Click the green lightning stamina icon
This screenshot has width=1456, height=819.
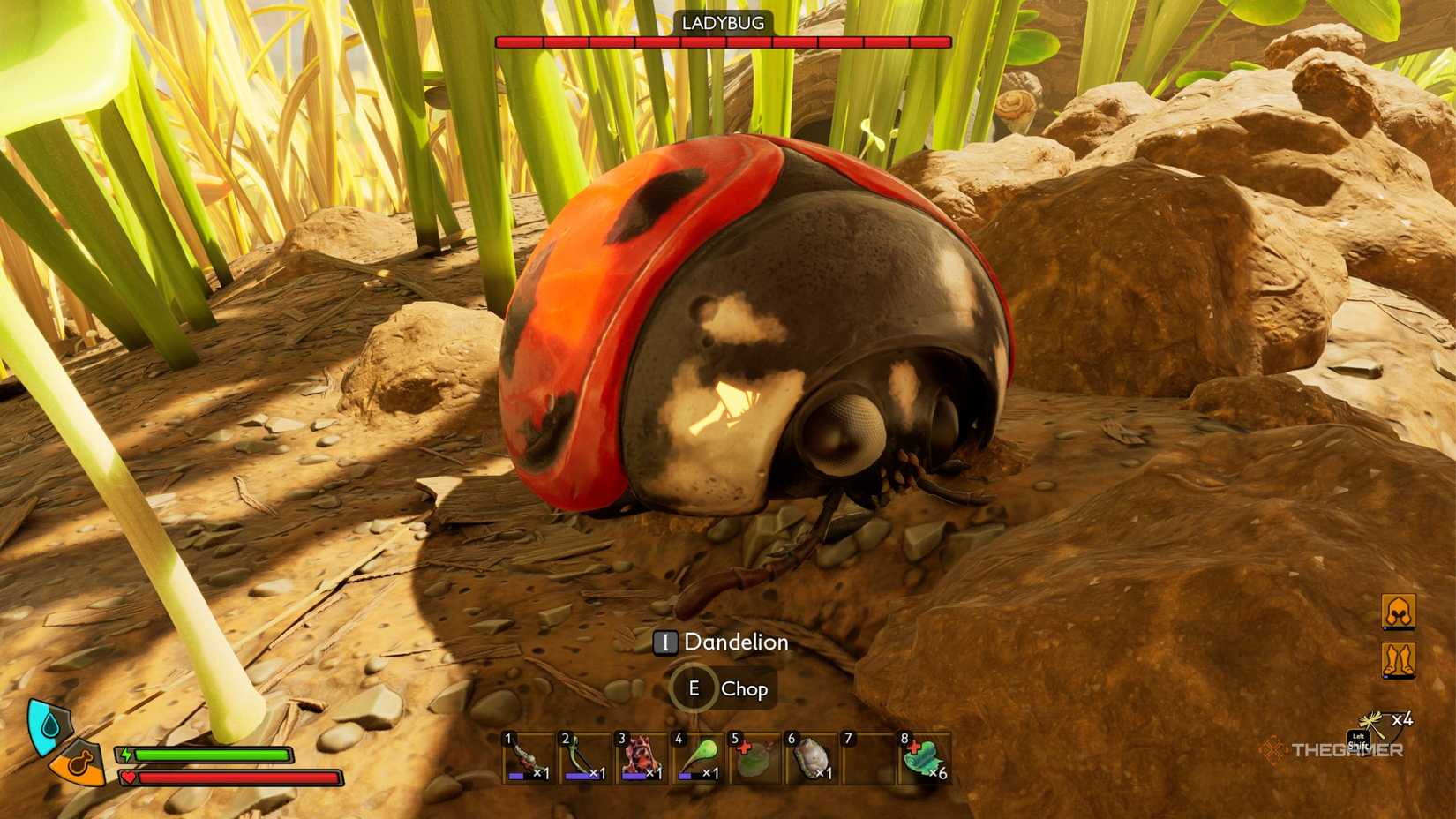(126, 753)
